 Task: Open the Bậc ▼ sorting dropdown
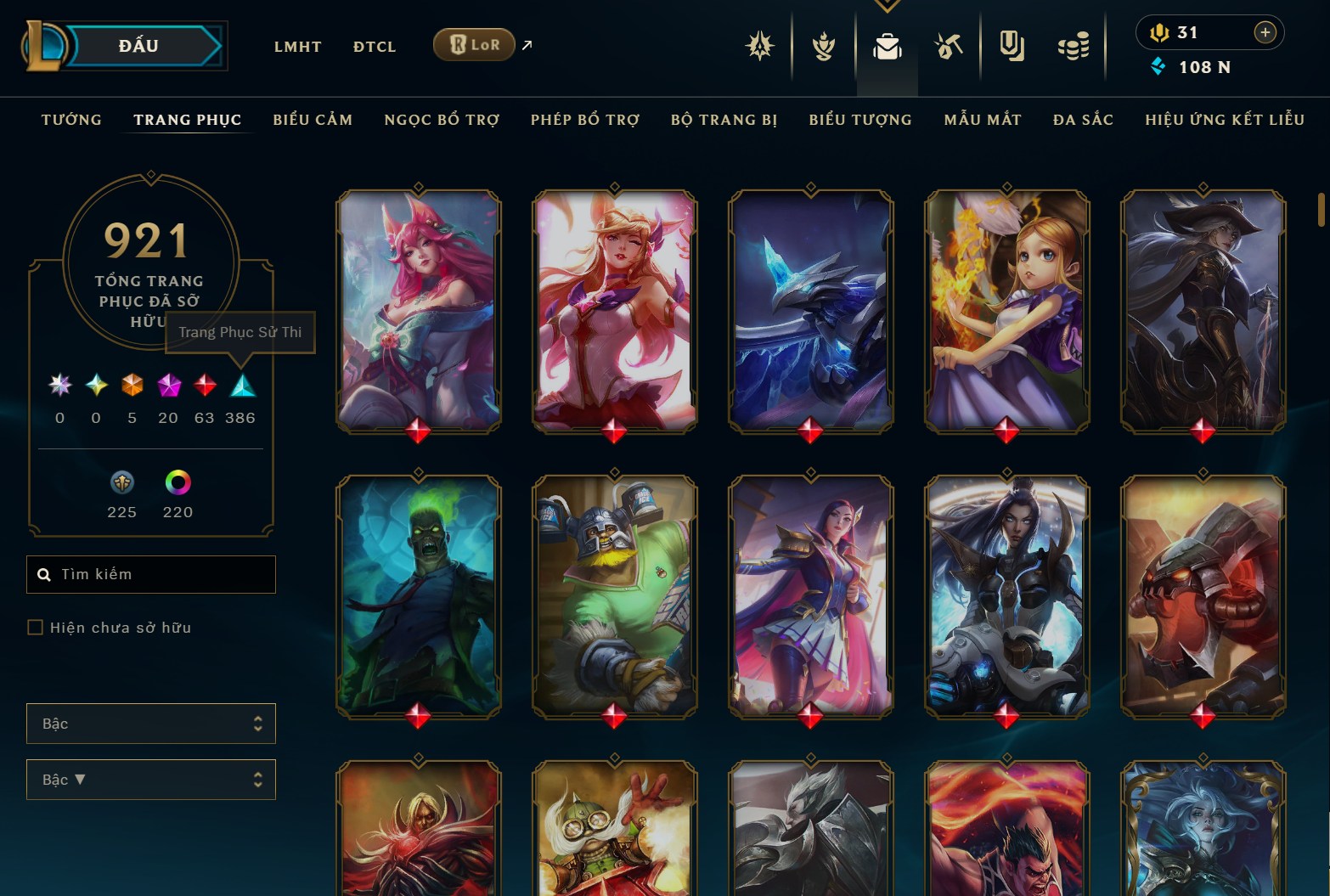151,780
